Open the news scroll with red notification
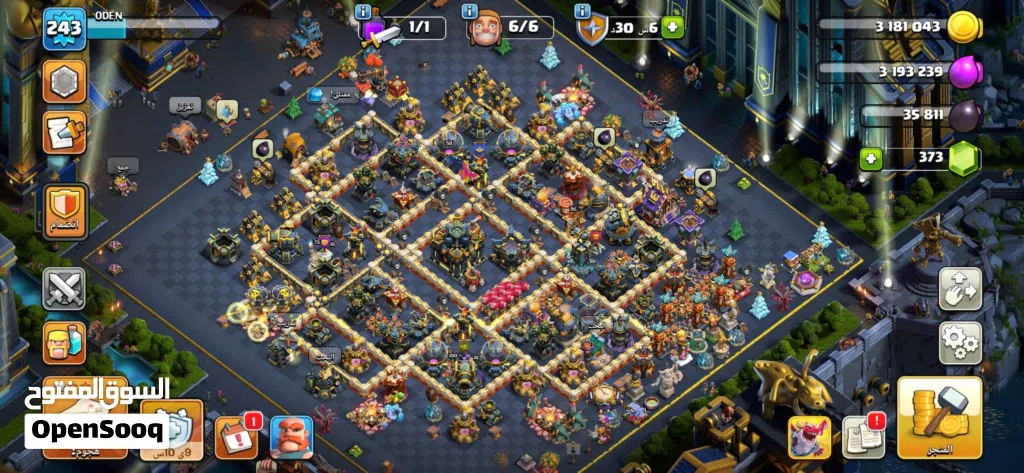The height and width of the screenshot is (473, 1024). (863, 436)
